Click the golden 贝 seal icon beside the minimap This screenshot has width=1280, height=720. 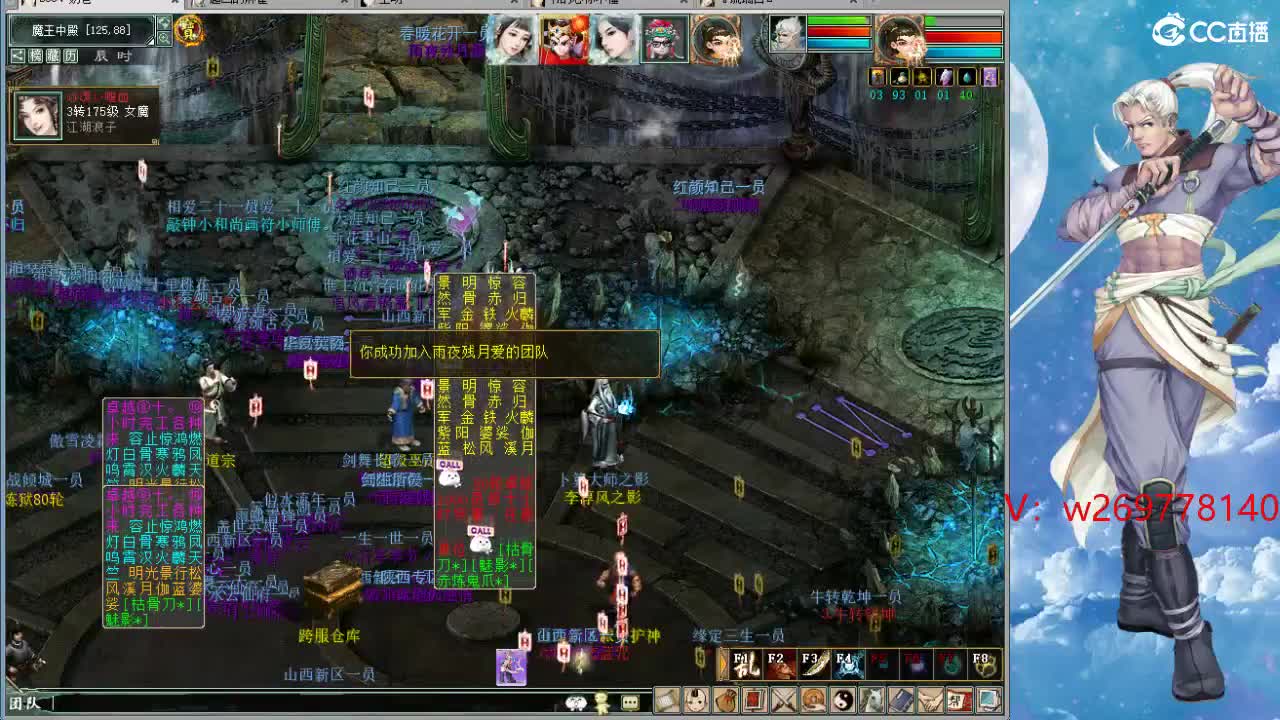point(188,31)
